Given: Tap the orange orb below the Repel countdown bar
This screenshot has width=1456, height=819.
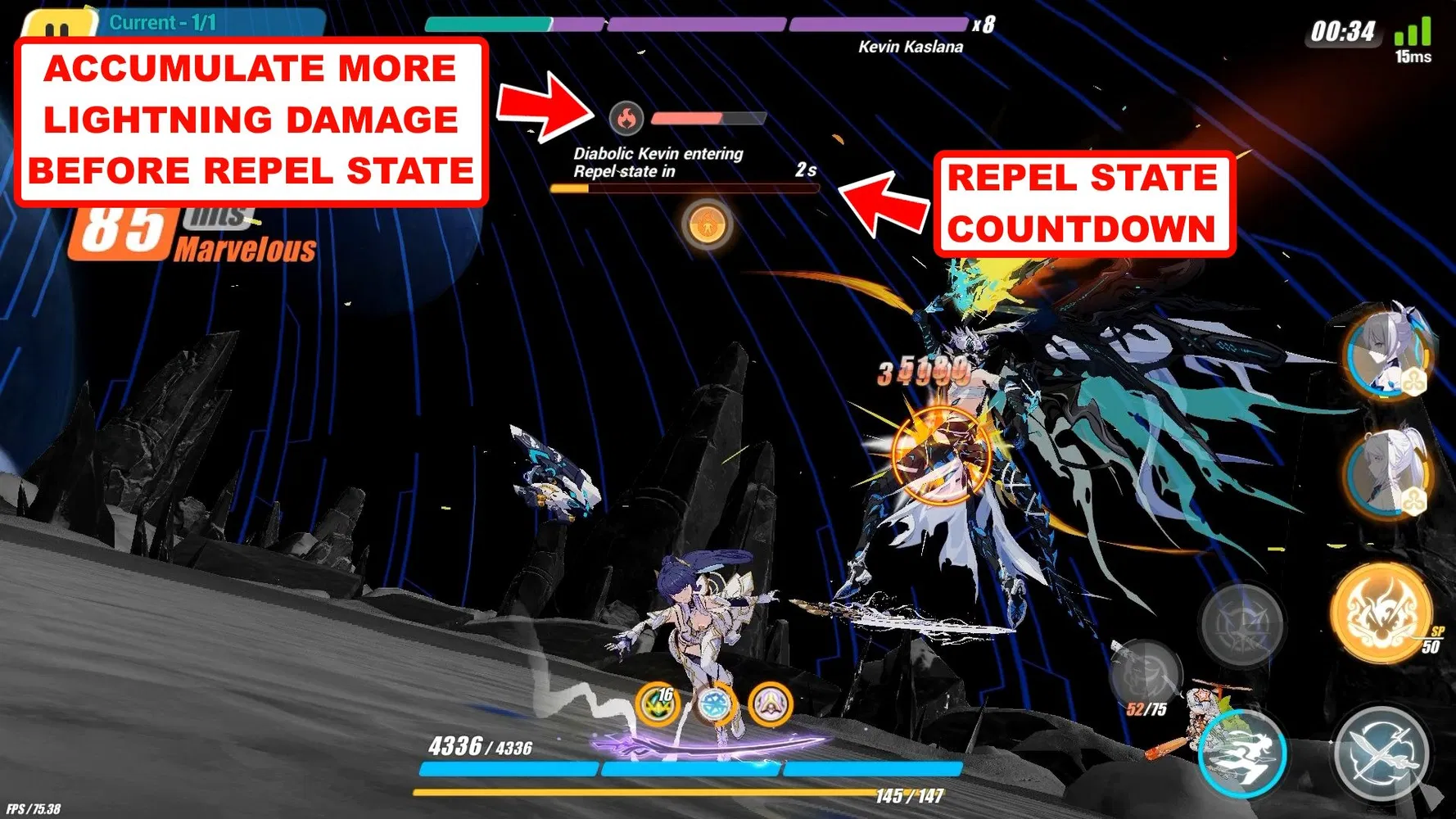Looking at the screenshot, I should point(706,225).
